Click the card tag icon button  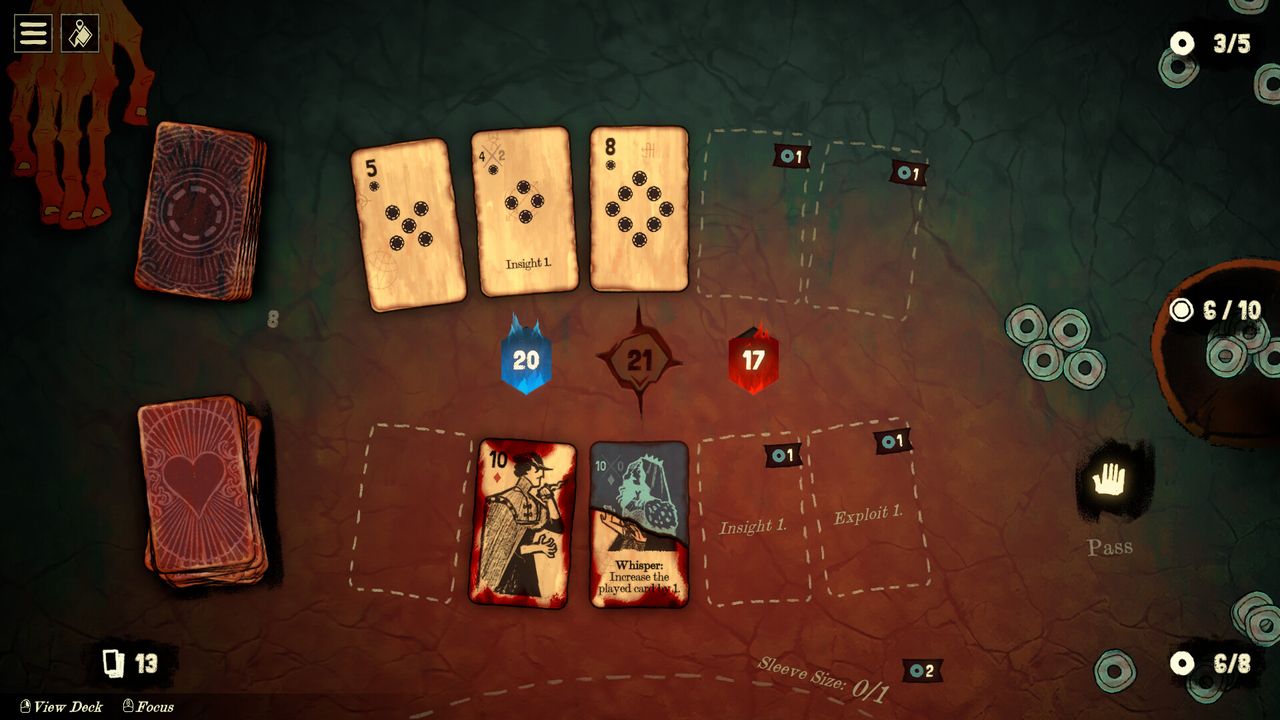[x=80, y=33]
